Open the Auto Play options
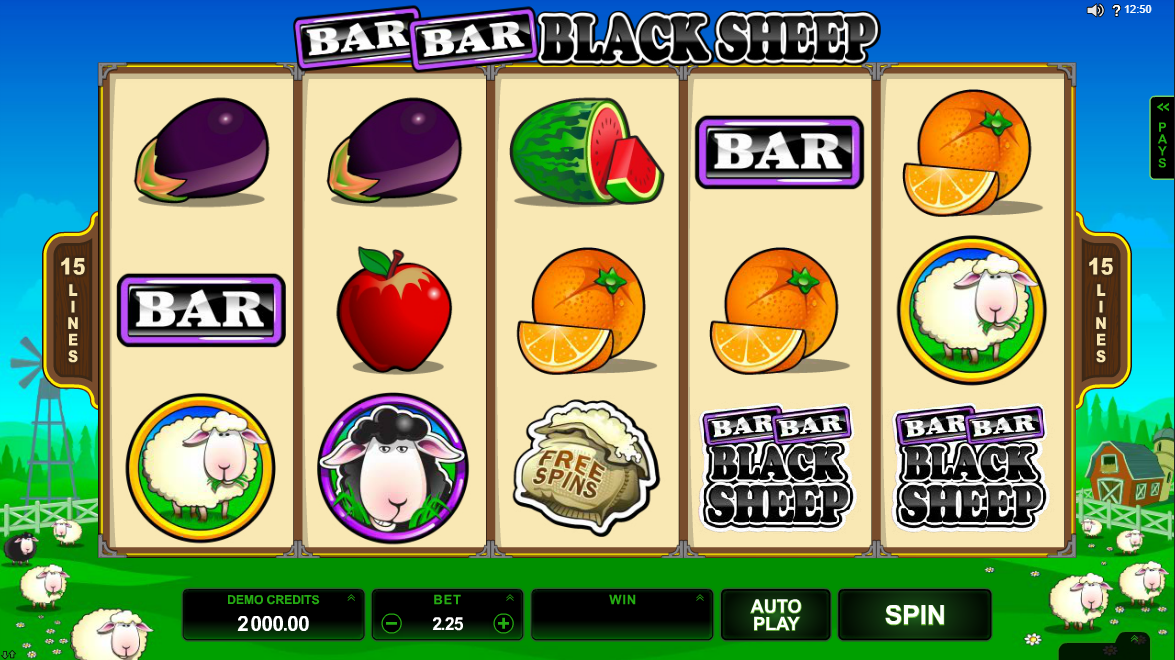This screenshot has width=1175, height=660. [x=776, y=615]
